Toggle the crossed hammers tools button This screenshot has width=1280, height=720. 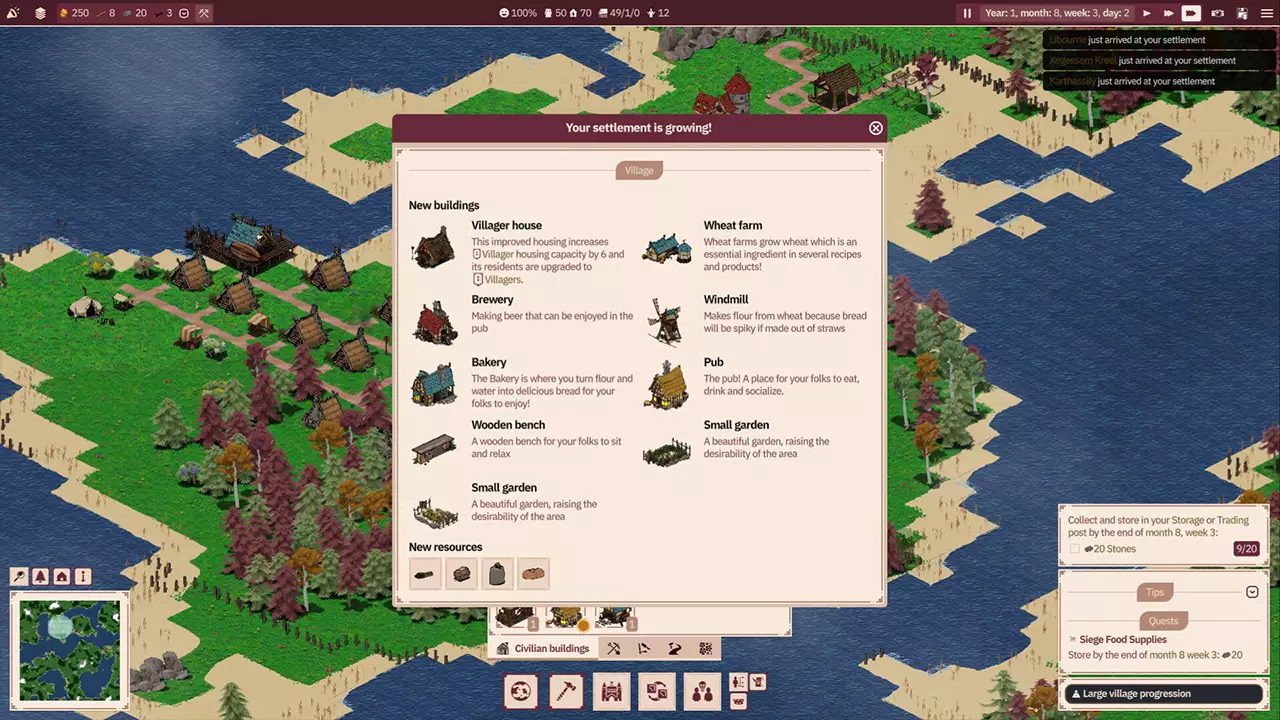coord(203,13)
